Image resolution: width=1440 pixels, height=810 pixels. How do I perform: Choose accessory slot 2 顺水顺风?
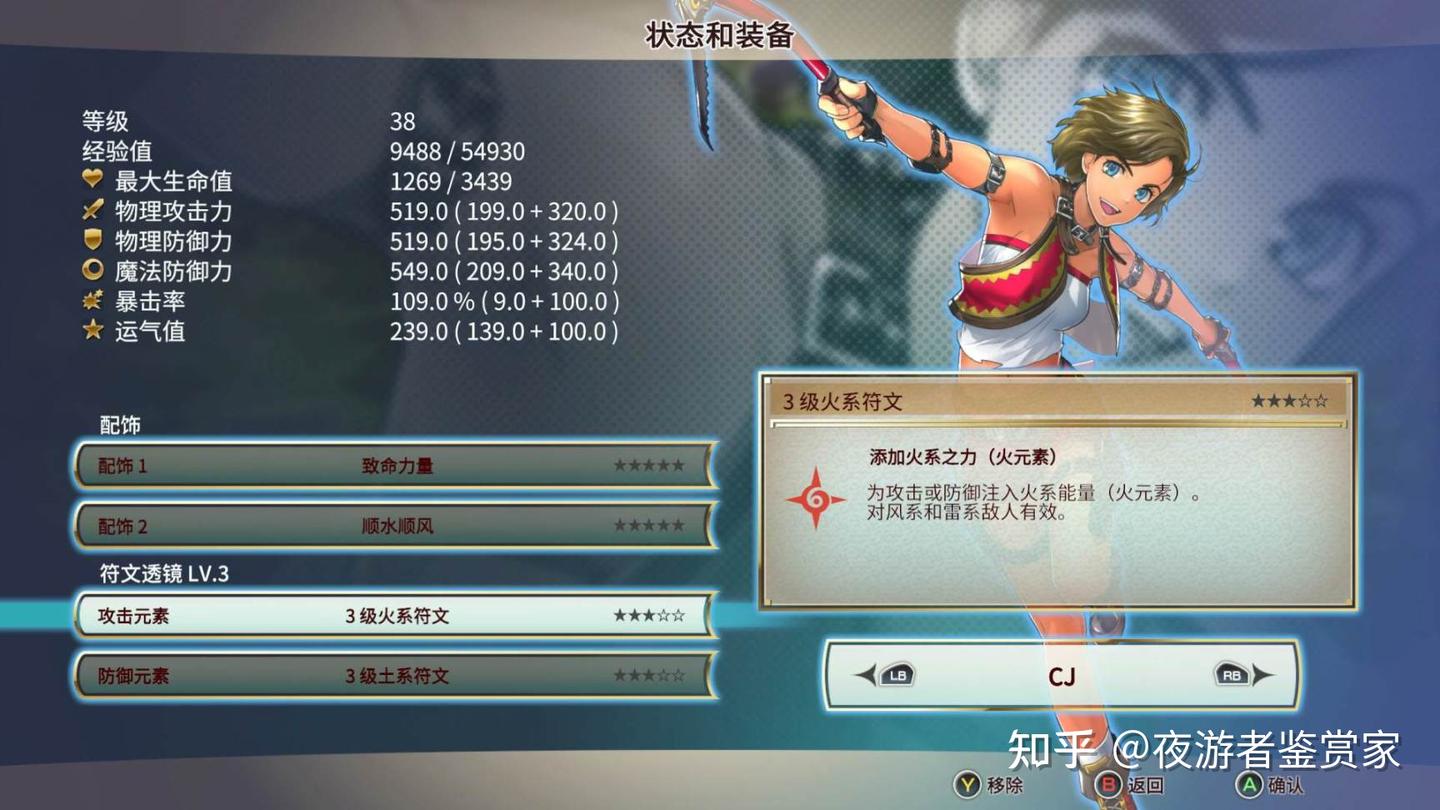coord(396,526)
